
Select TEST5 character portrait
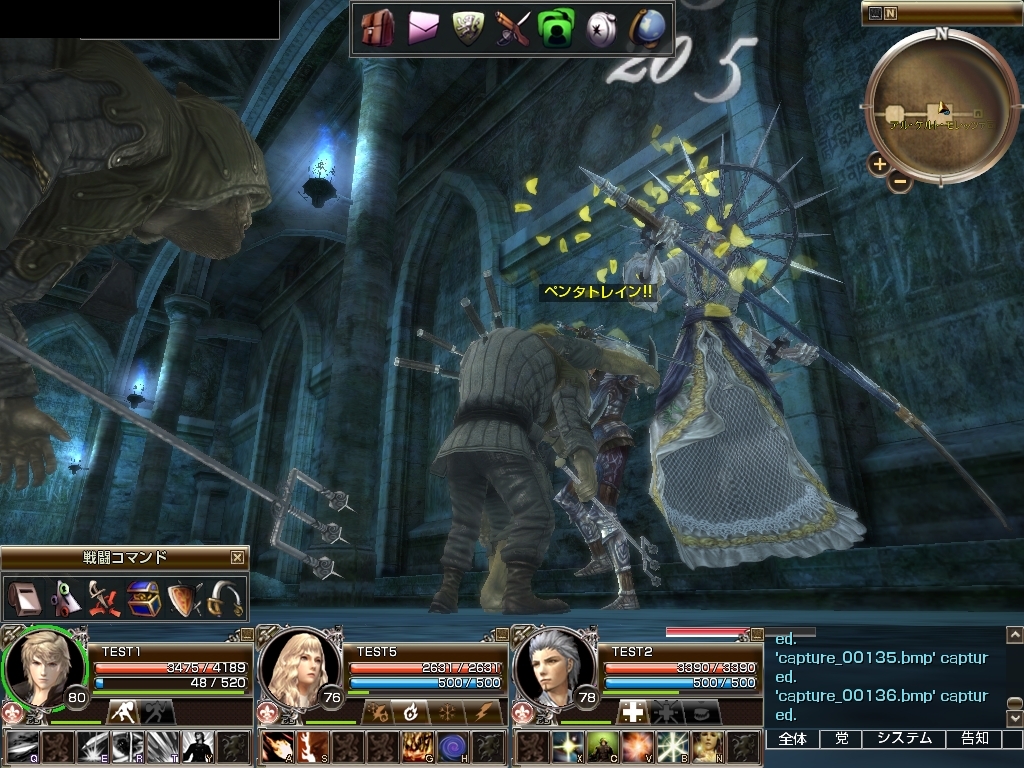click(298, 667)
